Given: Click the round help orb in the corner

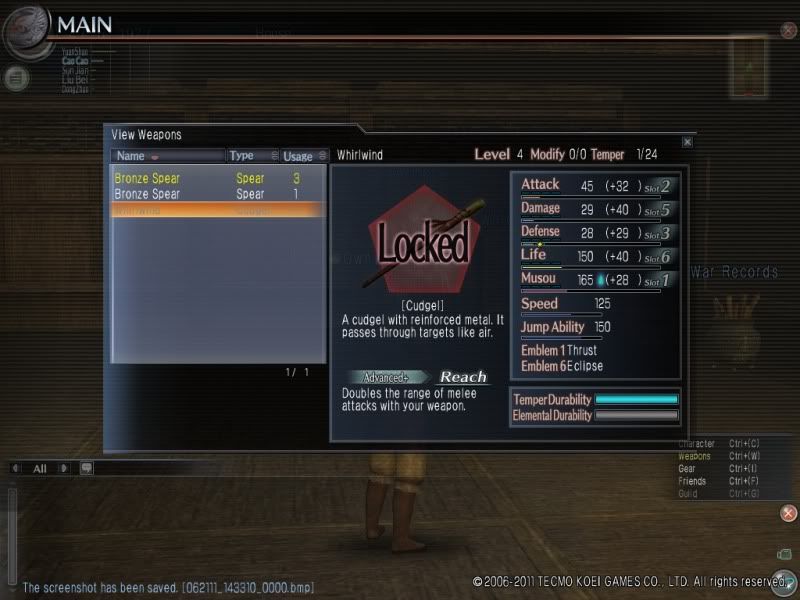Looking at the screenshot, I should tap(785, 582).
